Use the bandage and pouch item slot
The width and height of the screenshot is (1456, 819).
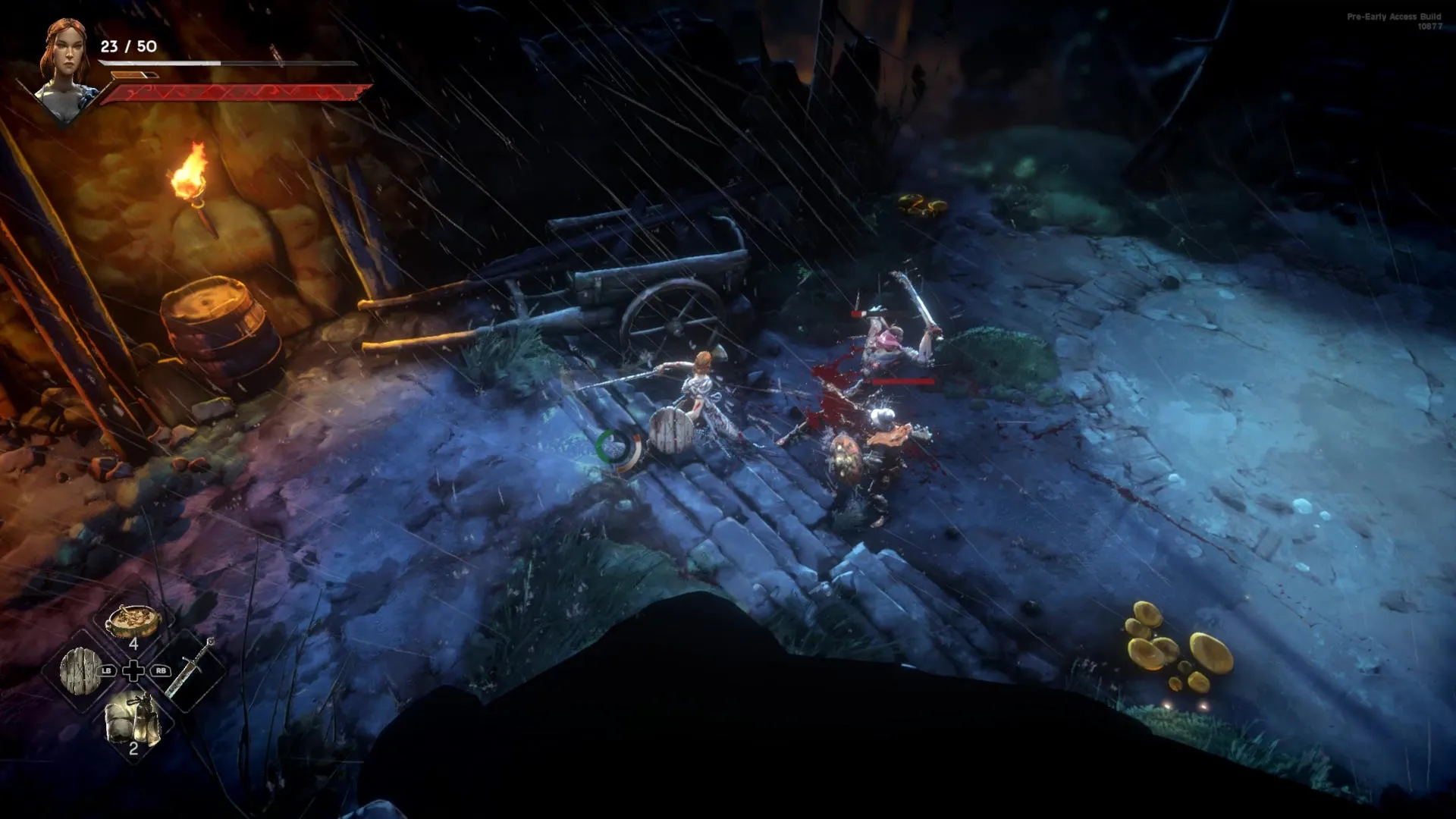[133, 720]
